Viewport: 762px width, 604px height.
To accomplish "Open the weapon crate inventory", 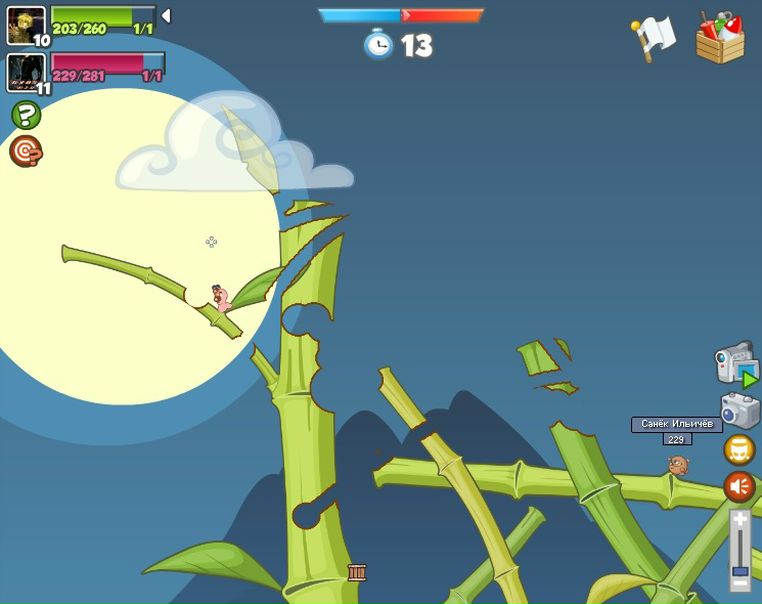I will (720, 39).
